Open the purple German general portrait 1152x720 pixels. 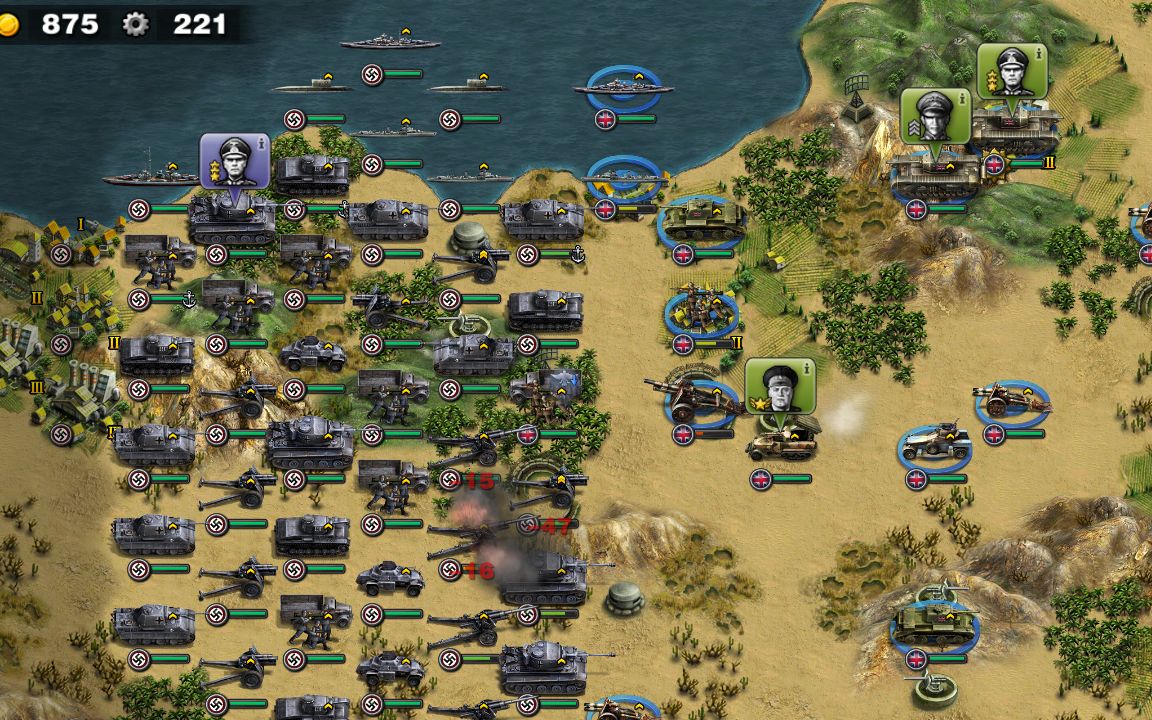coord(235,160)
